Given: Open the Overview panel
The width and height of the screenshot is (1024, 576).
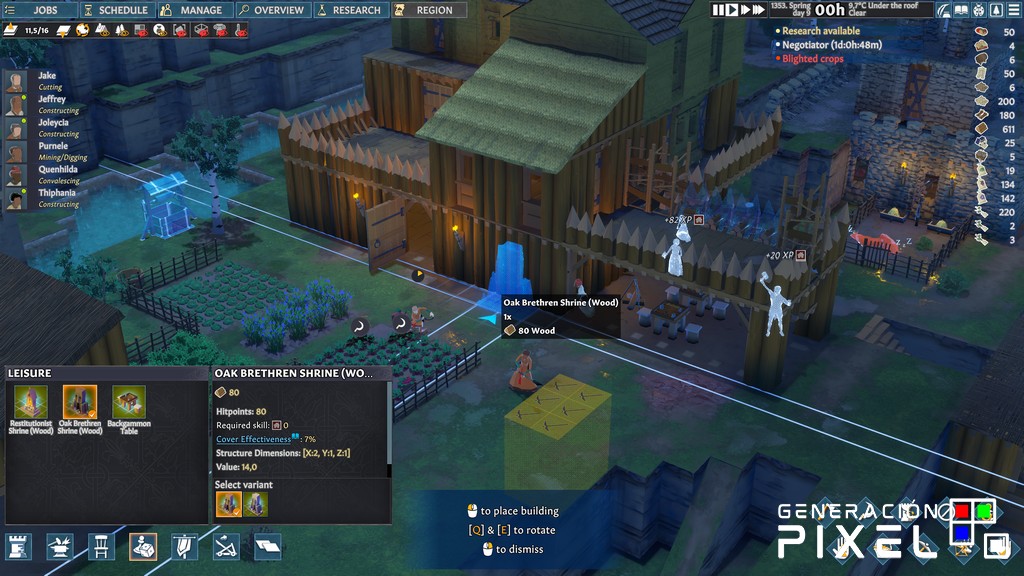Looking at the screenshot, I should coord(271,10).
